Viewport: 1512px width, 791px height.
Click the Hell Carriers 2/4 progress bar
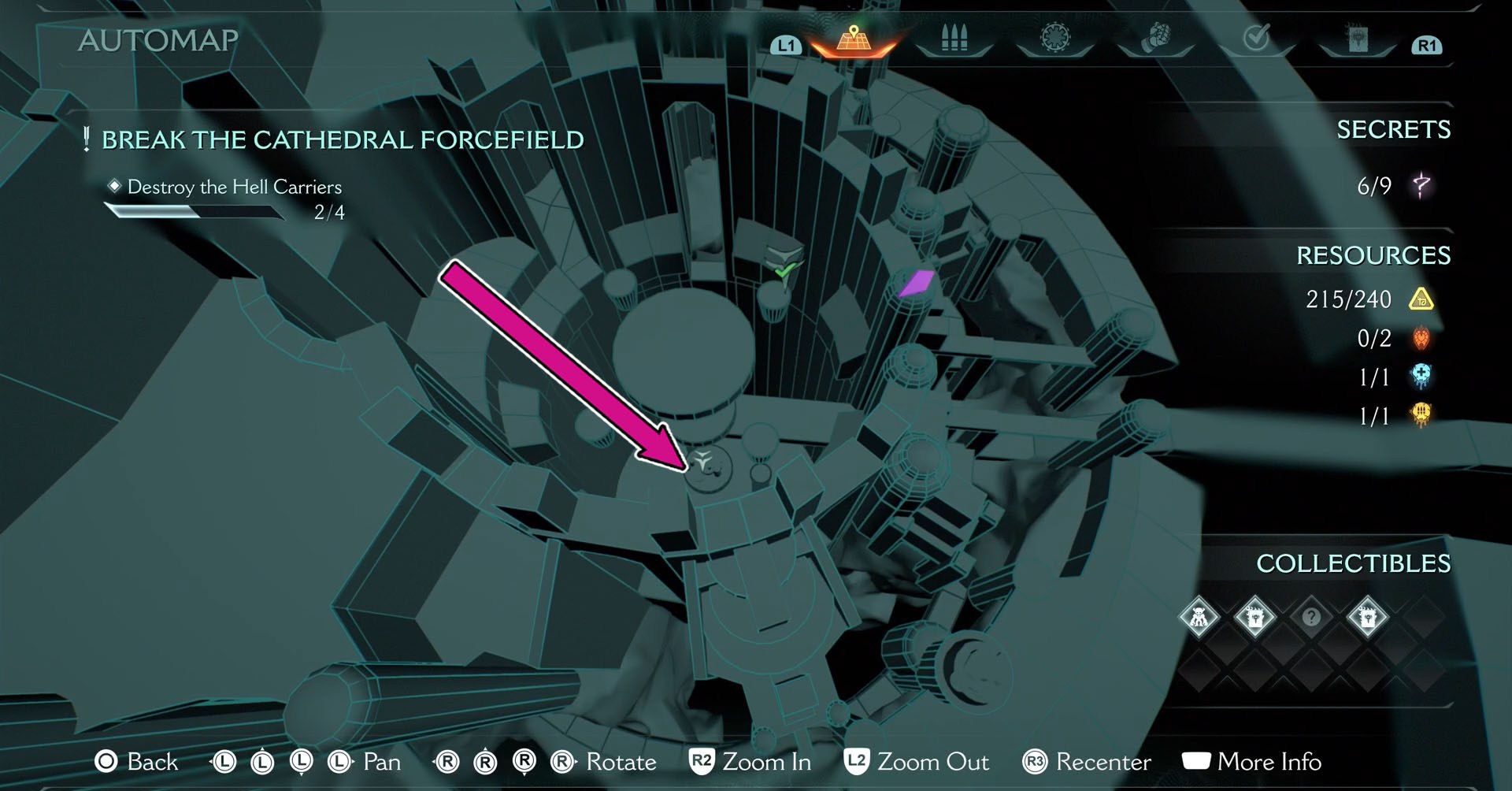(195, 211)
